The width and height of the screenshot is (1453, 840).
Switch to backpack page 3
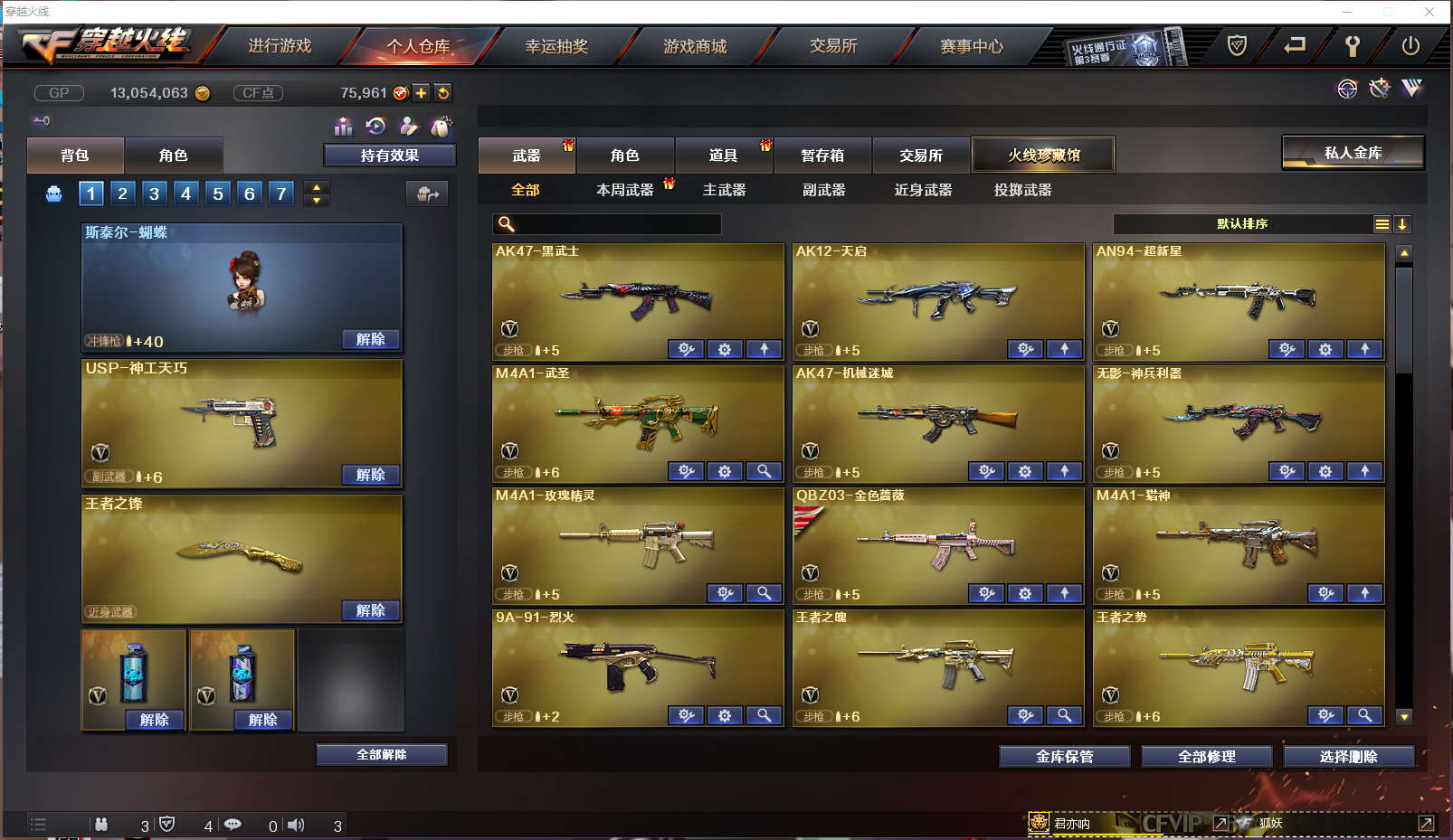[154, 193]
